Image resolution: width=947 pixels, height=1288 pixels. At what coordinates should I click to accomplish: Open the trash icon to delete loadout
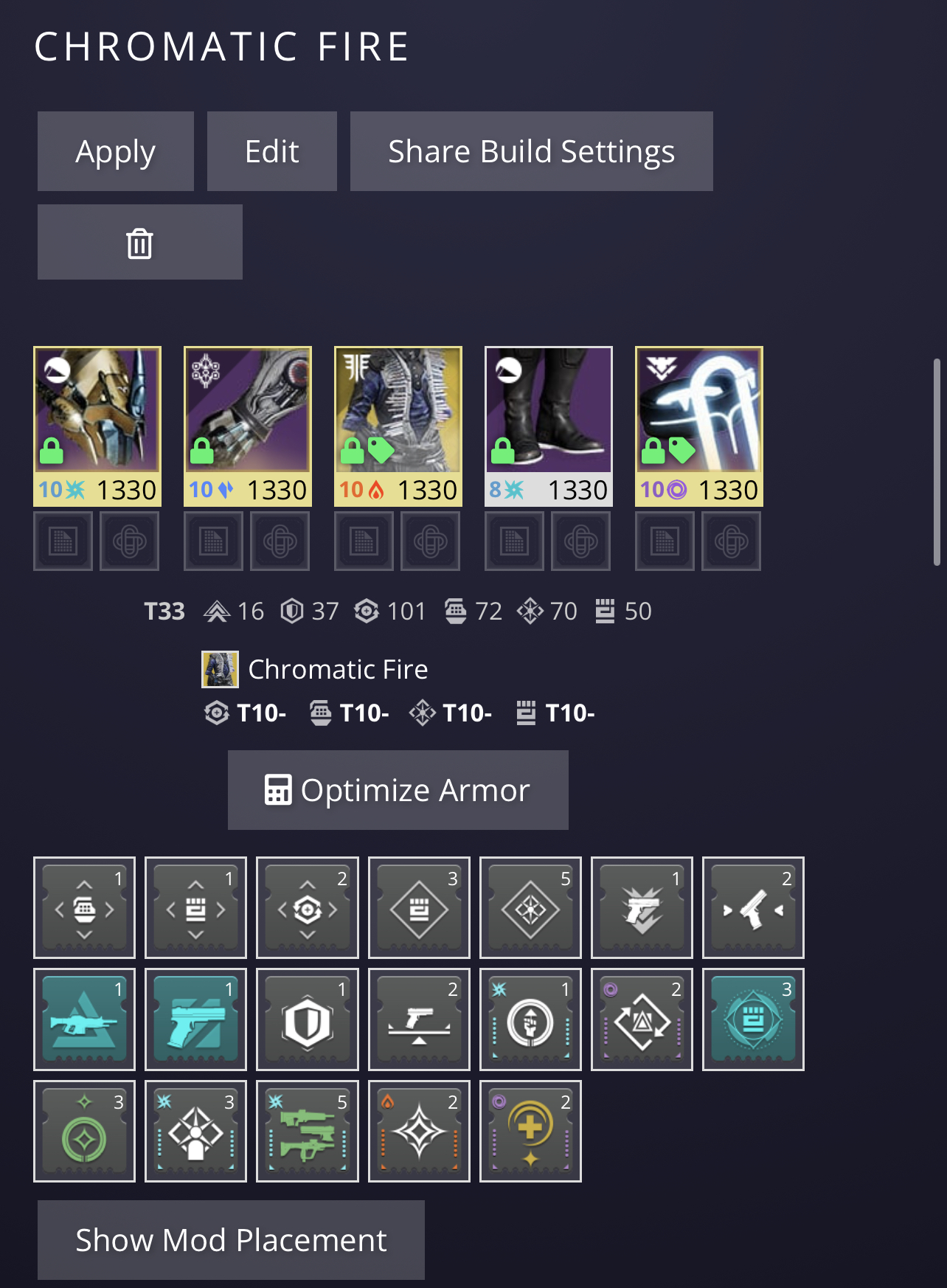139,242
